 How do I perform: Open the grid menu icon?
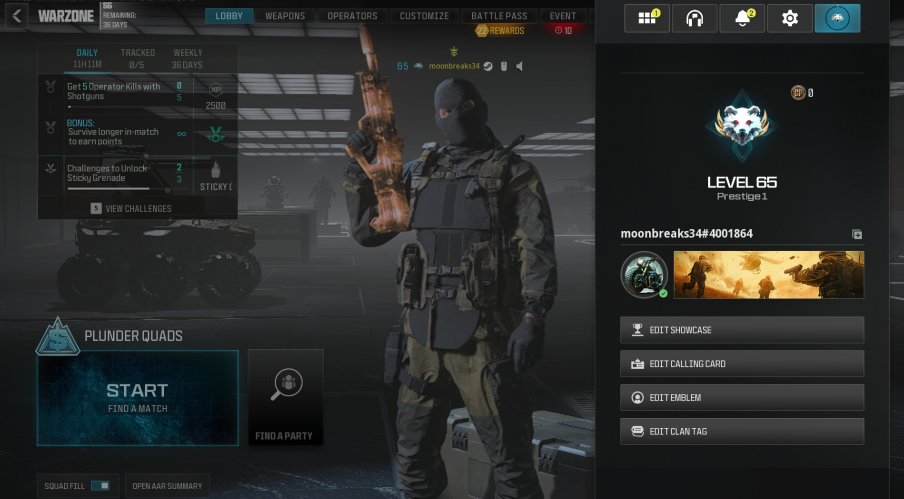click(x=645, y=18)
